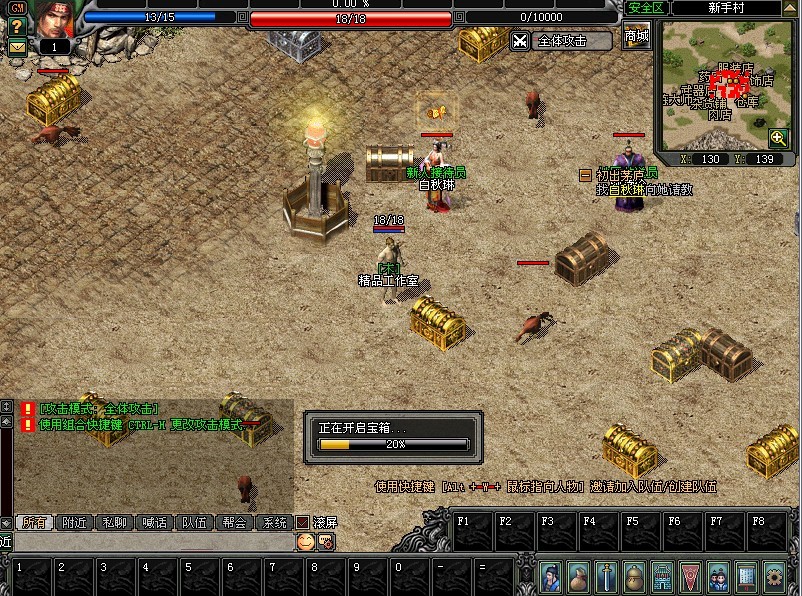The image size is (802, 596).
Task: Click the chat text input field
Action: tap(150, 541)
